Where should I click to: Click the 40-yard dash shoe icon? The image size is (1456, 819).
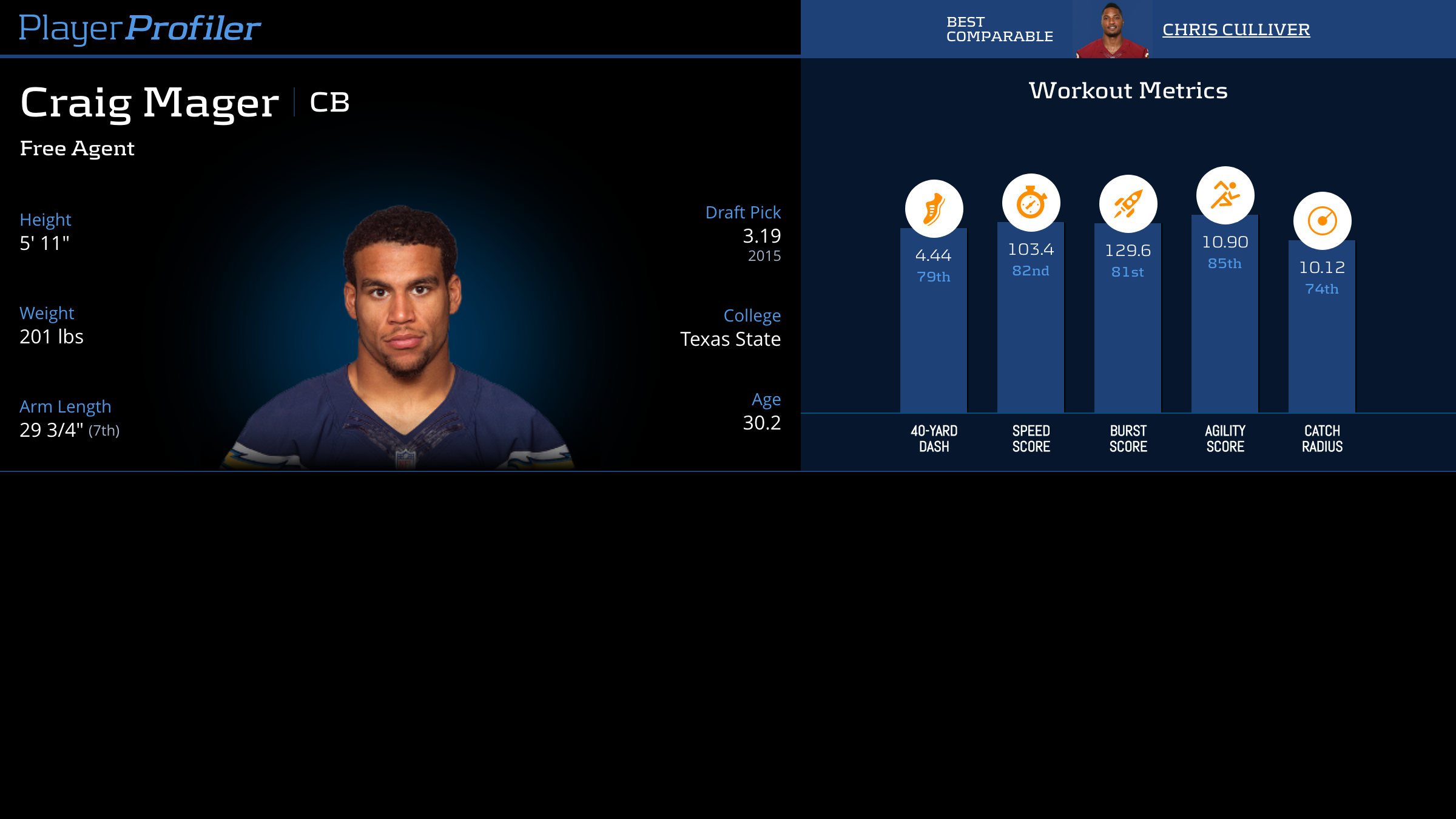tap(934, 208)
